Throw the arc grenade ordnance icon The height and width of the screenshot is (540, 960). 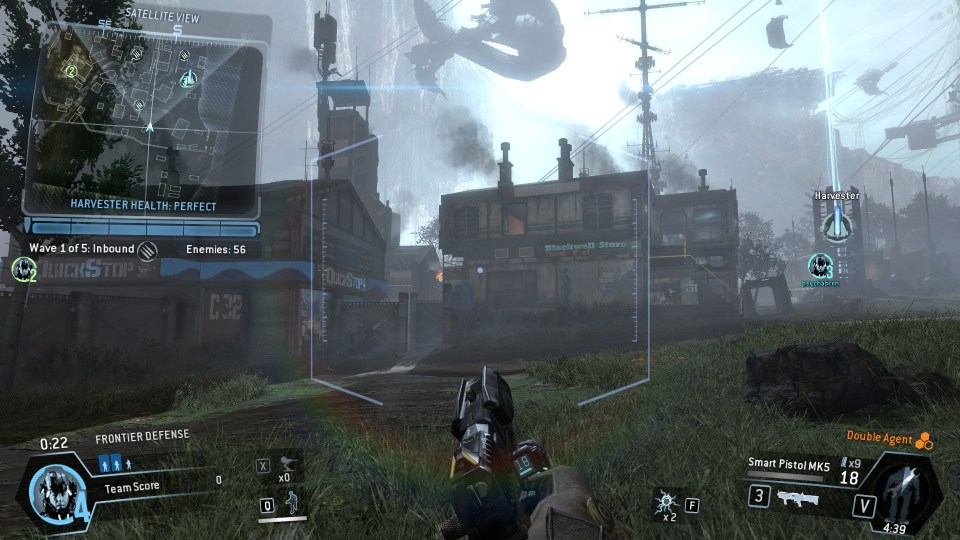(665, 502)
